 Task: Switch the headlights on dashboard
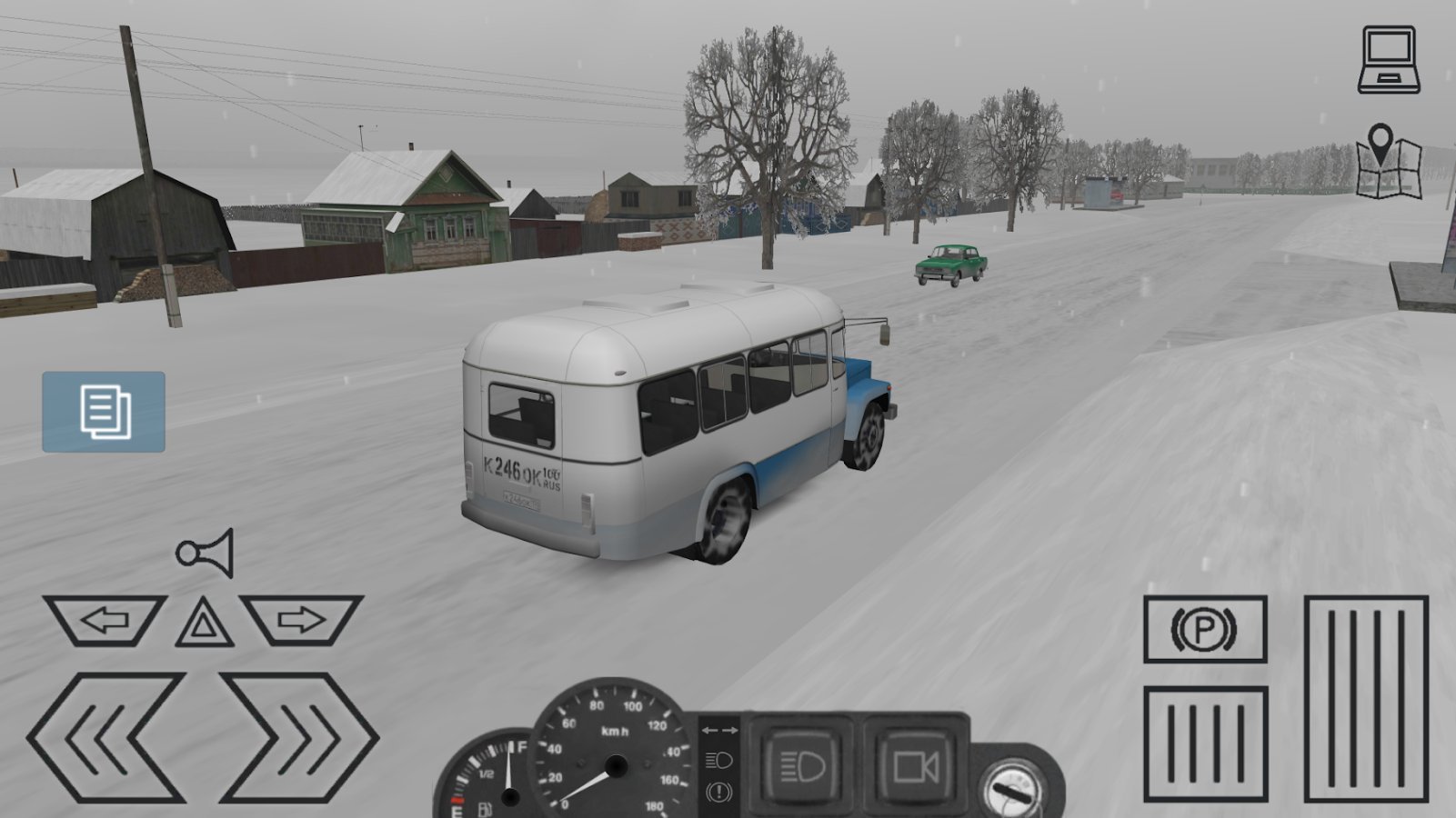click(804, 767)
